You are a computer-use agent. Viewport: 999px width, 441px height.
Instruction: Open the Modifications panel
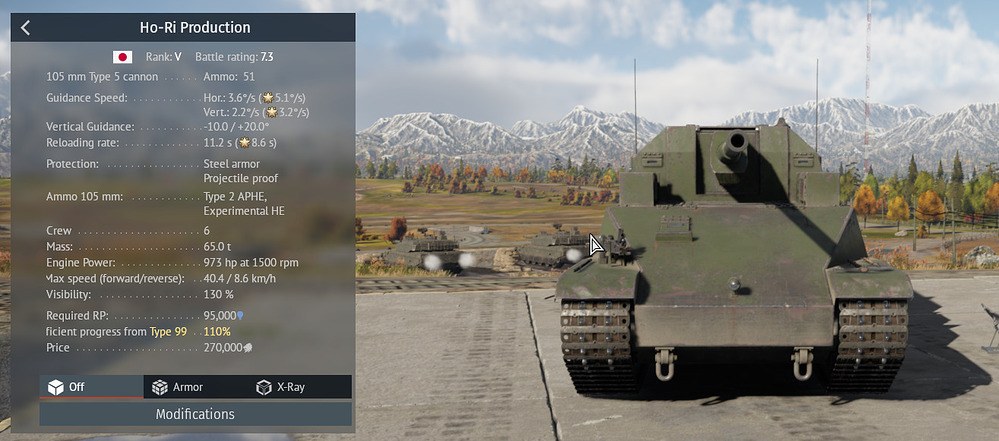coord(195,414)
